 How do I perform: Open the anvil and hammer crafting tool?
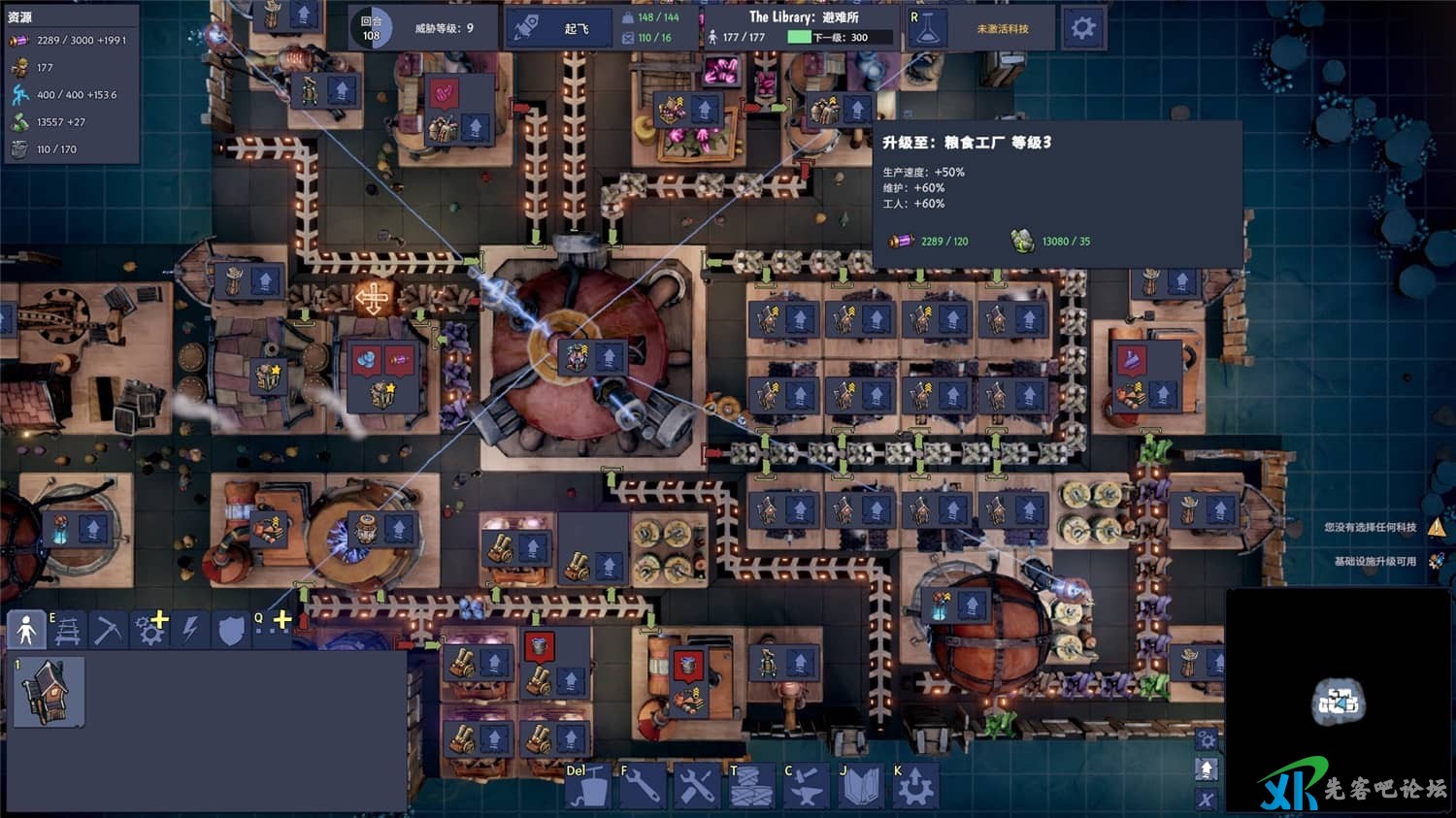coord(806,786)
